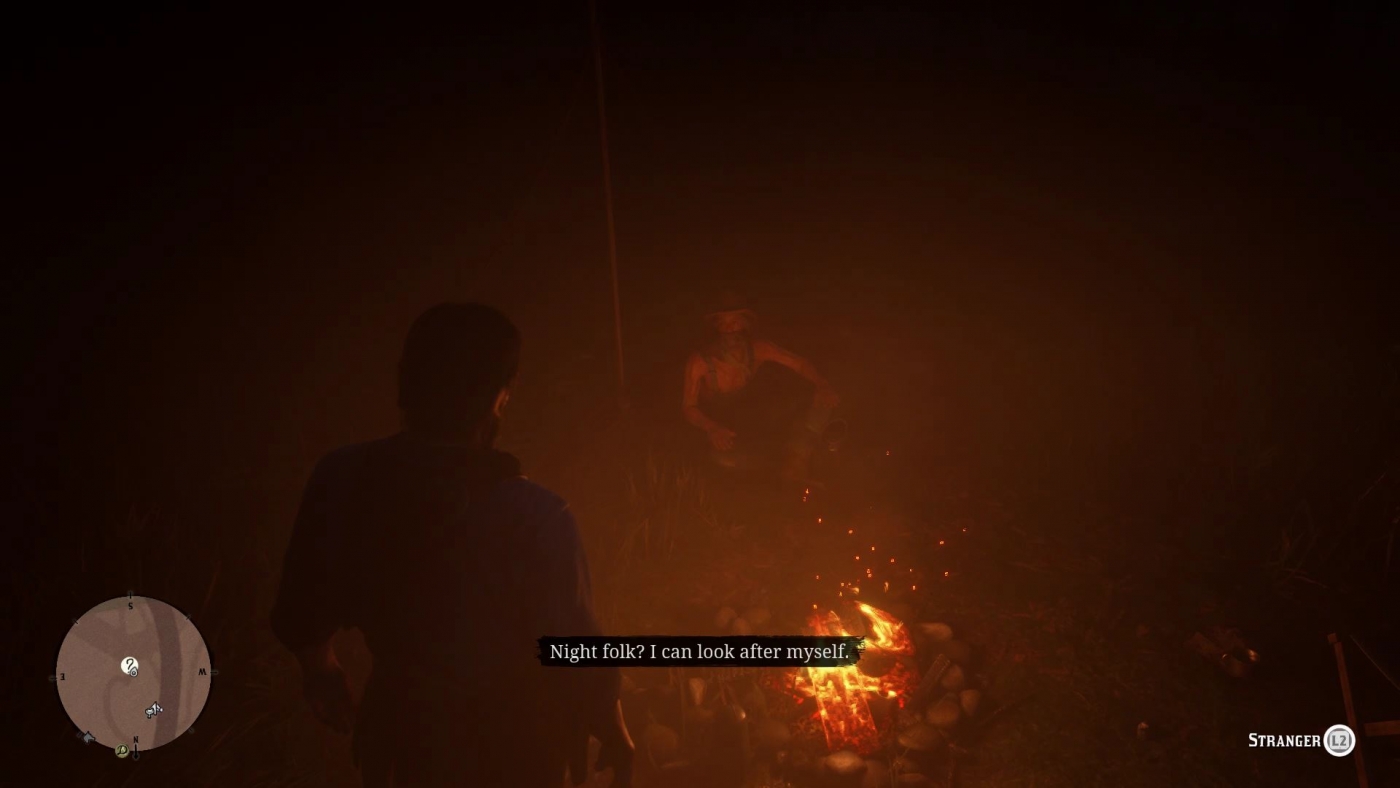
Task: Click the white waypoint arrow on minimap's left edge
Action: tap(87, 737)
